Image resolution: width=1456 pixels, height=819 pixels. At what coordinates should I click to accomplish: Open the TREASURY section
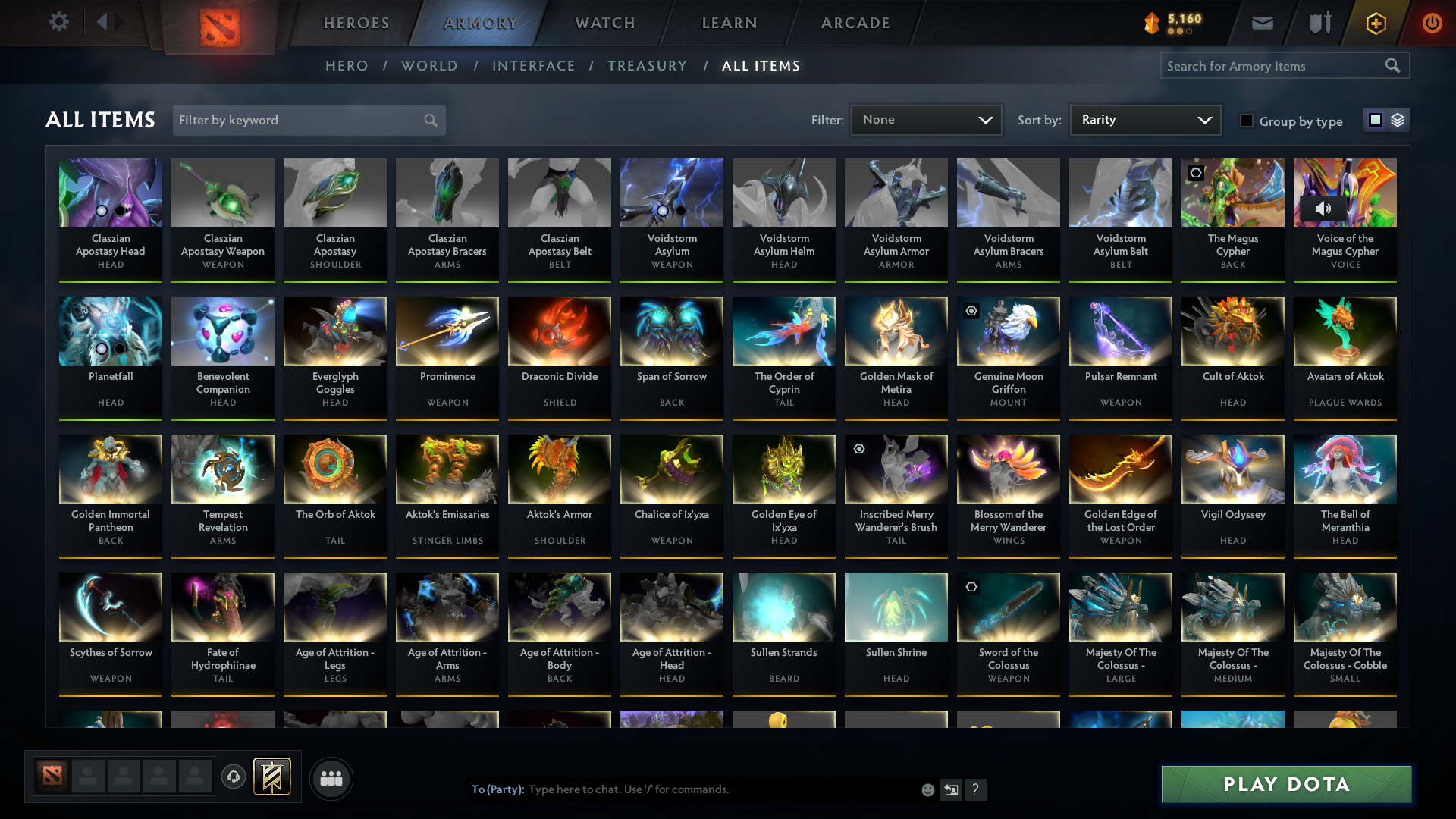click(x=647, y=66)
